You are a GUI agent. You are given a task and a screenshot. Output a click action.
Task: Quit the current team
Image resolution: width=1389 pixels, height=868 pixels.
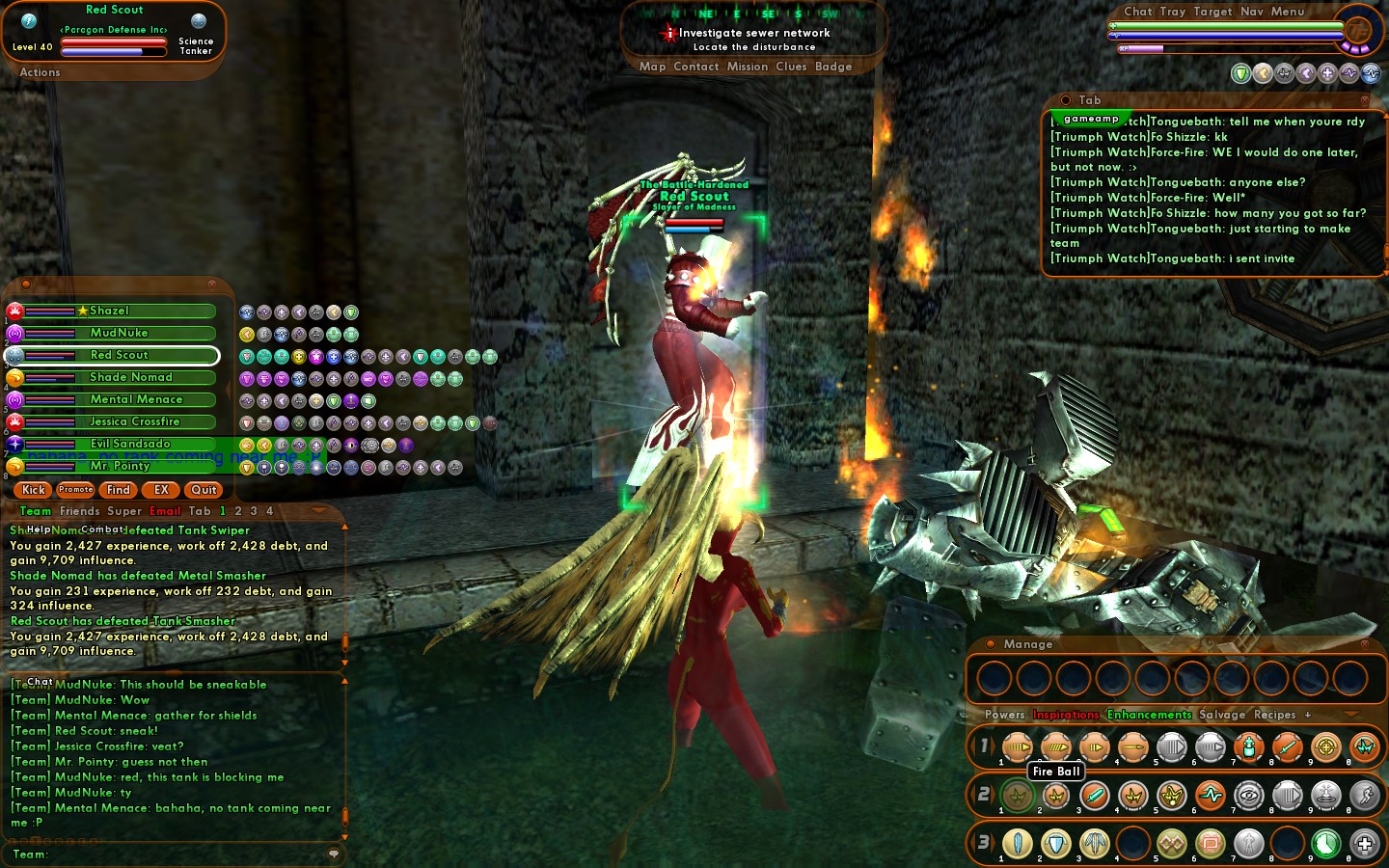[x=204, y=490]
